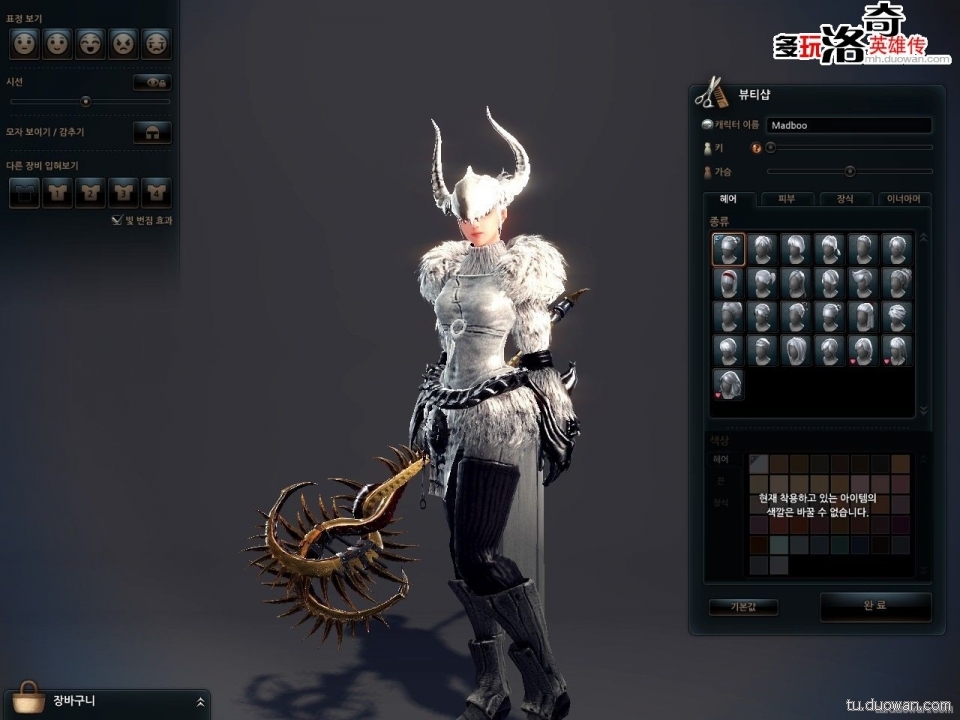Screen dimensions: 960x720
Task: Preview equipment set shirt number 4
Action: (x=156, y=192)
